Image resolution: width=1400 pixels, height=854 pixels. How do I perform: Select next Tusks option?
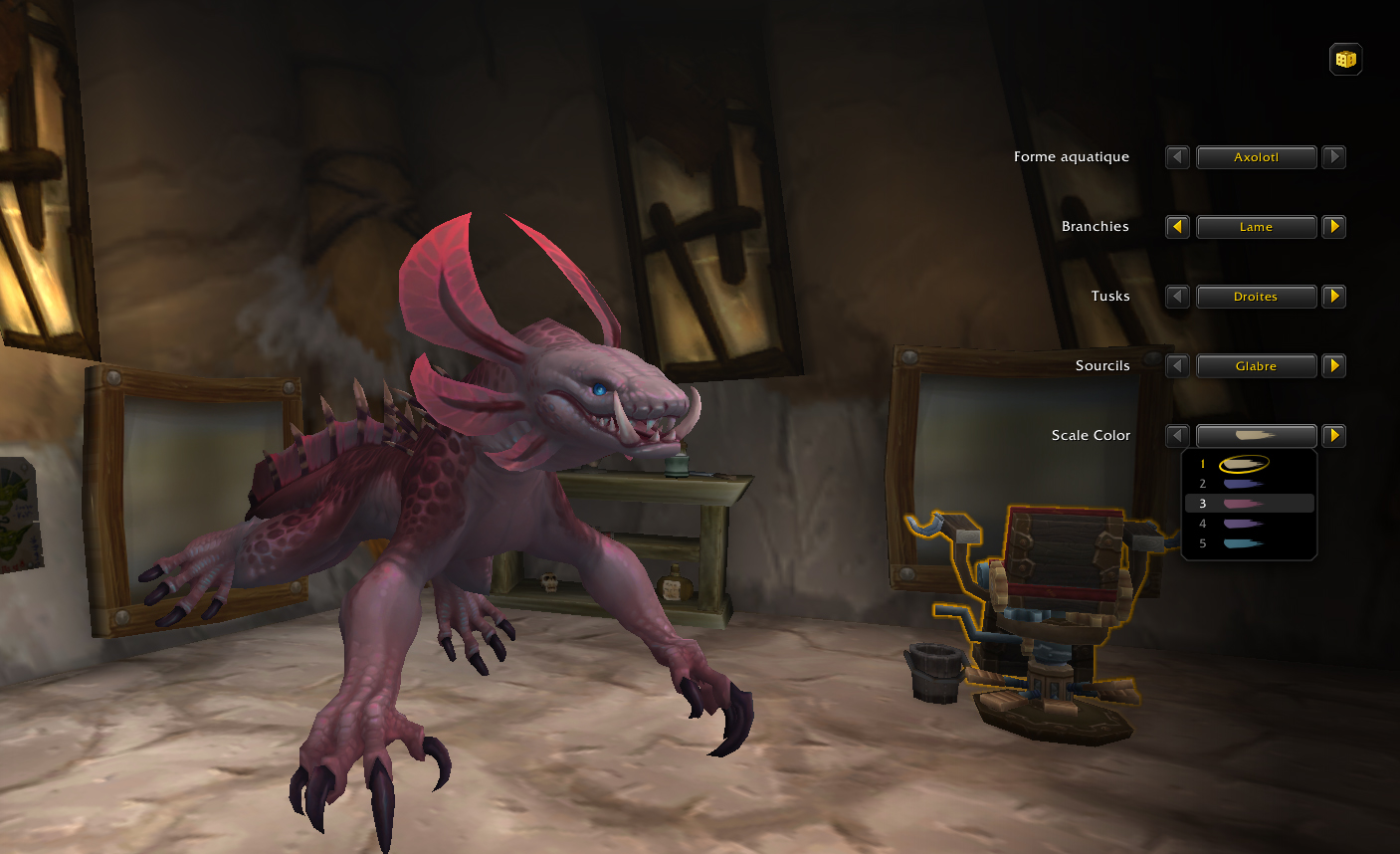1334,297
